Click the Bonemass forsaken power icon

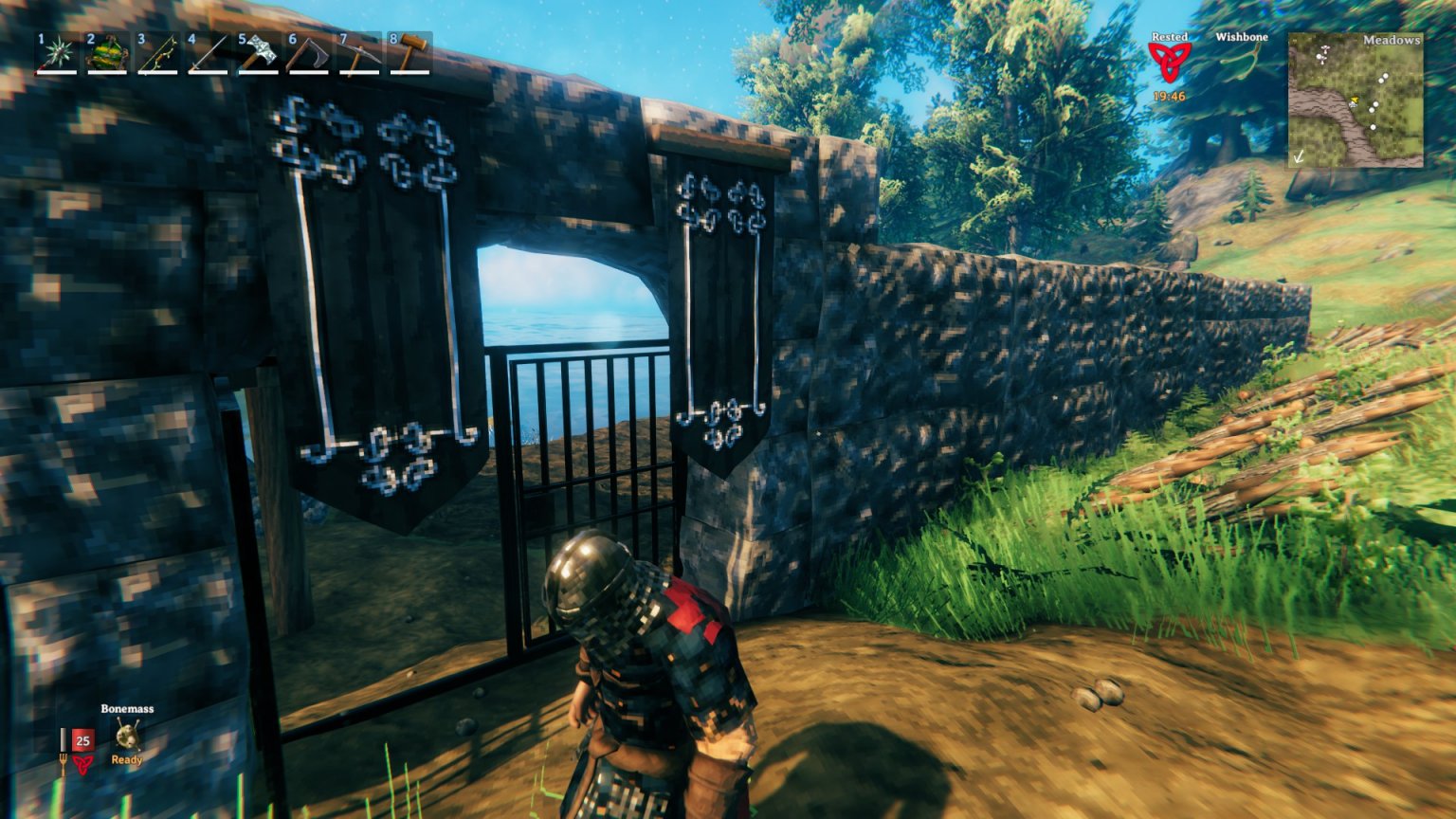coord(127,735)
